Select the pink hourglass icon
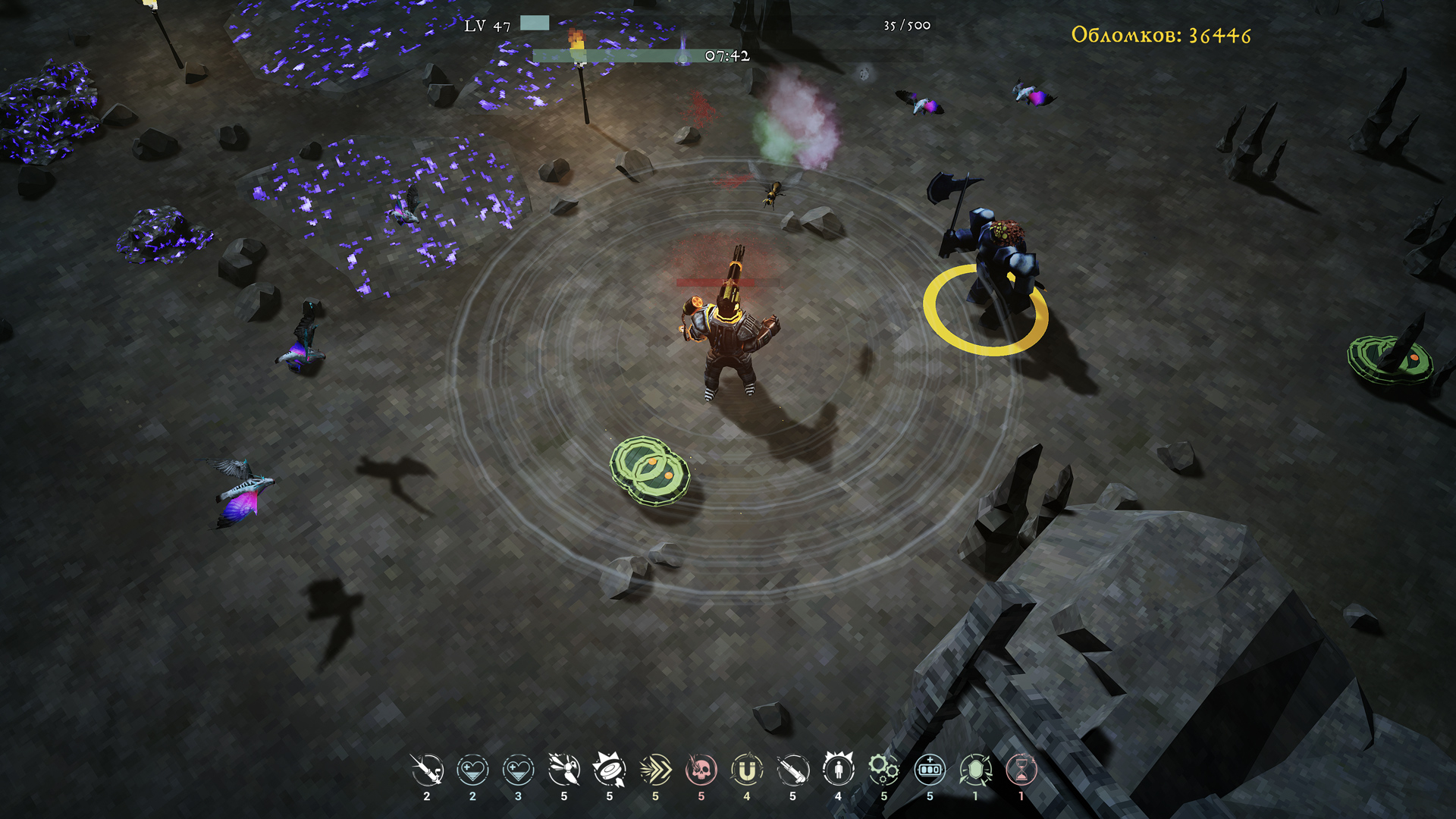Image resolution: width=1456 pixels, height=819 pixels. [1021, 770]
